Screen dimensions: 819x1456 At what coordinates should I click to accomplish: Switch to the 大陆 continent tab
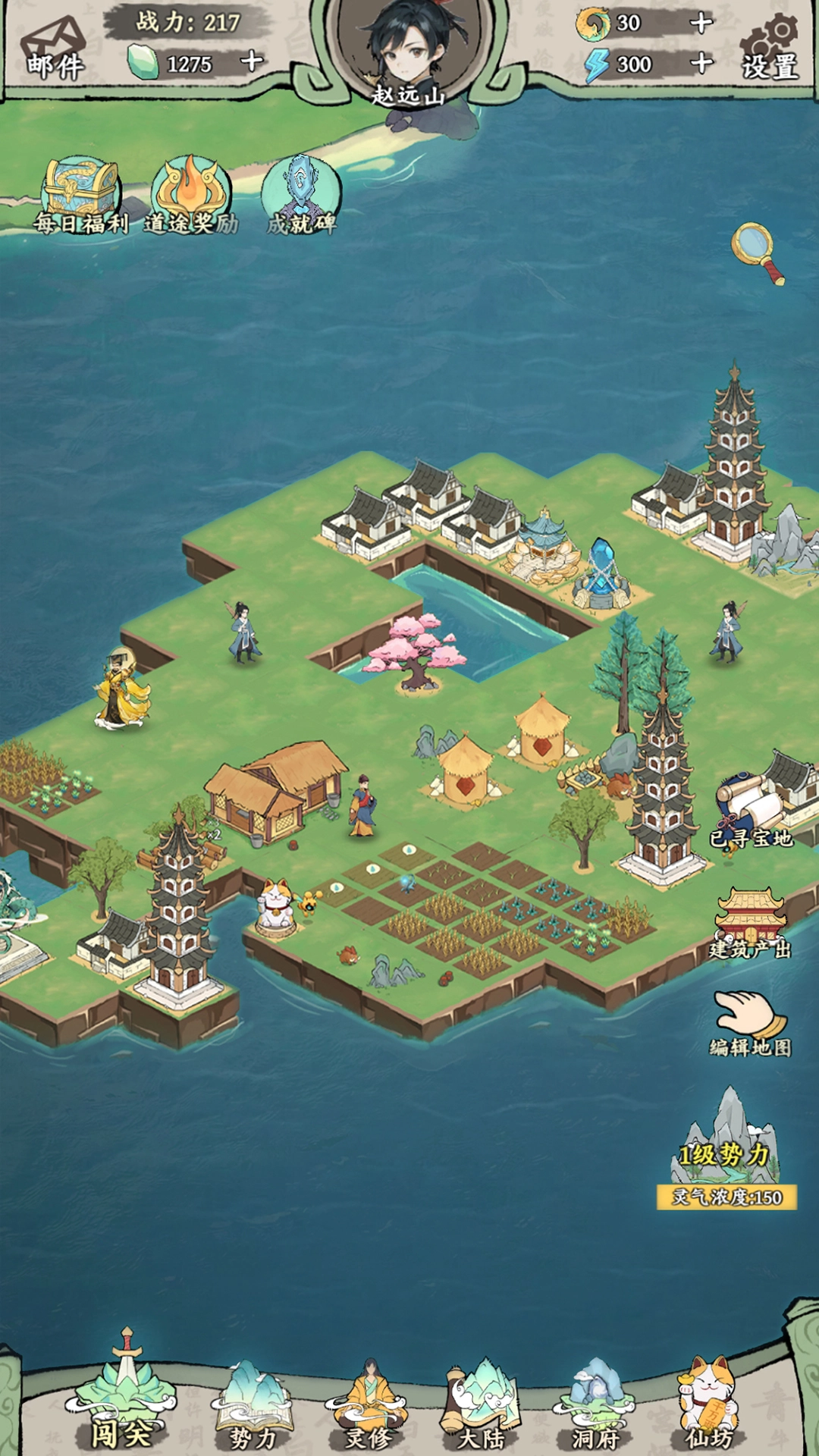tap(482, 1407)
